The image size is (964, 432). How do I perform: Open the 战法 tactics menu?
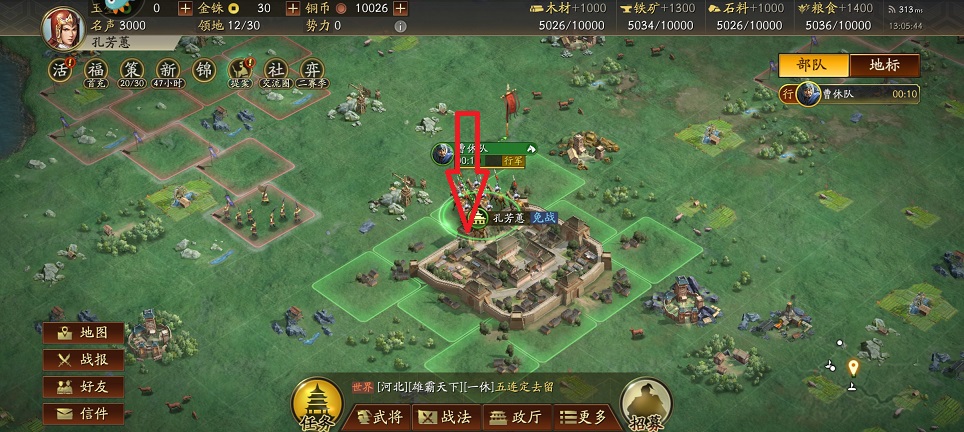(x=445, y=417)
